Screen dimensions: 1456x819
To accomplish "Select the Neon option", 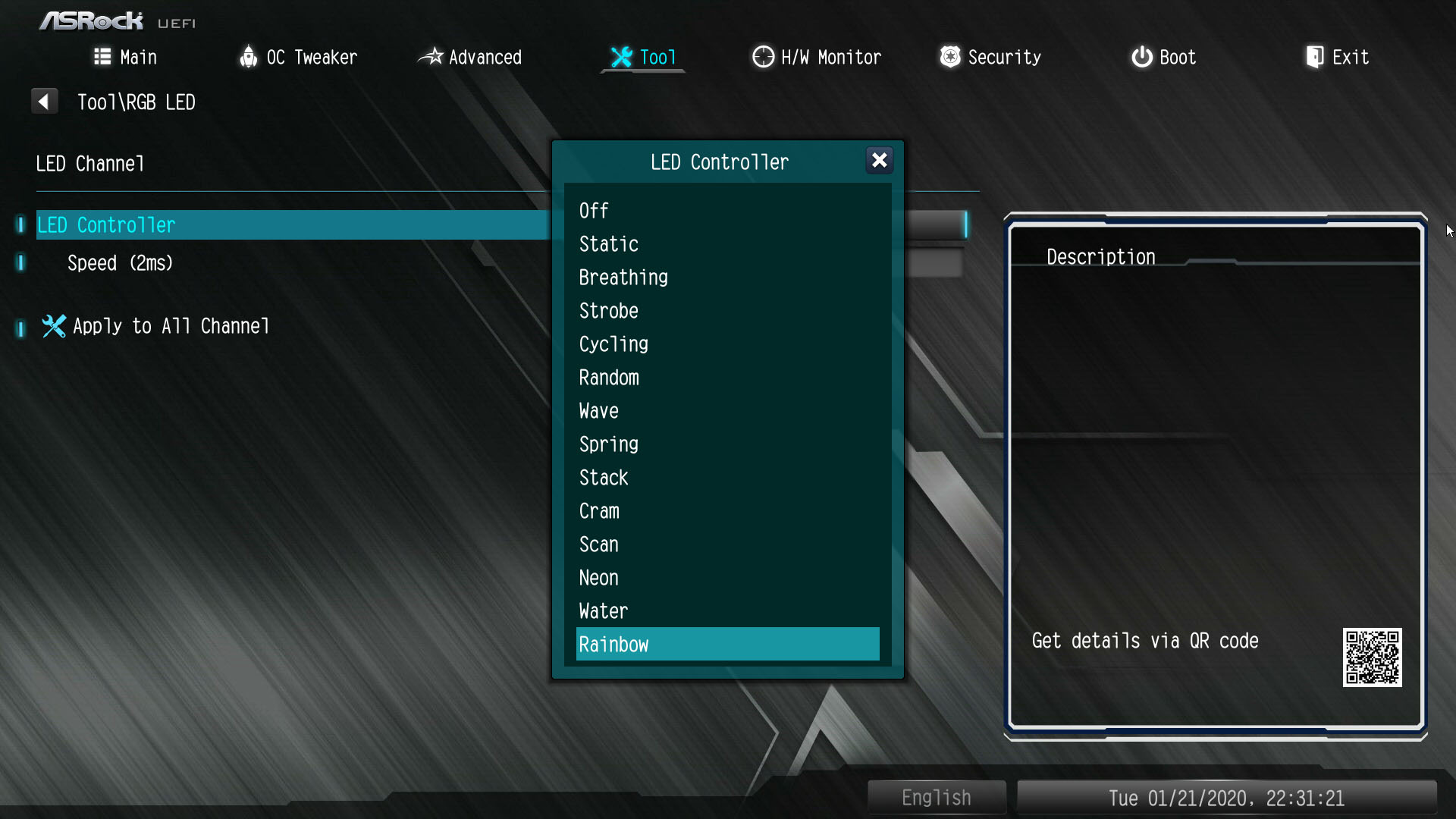I will tap(598, 578).
